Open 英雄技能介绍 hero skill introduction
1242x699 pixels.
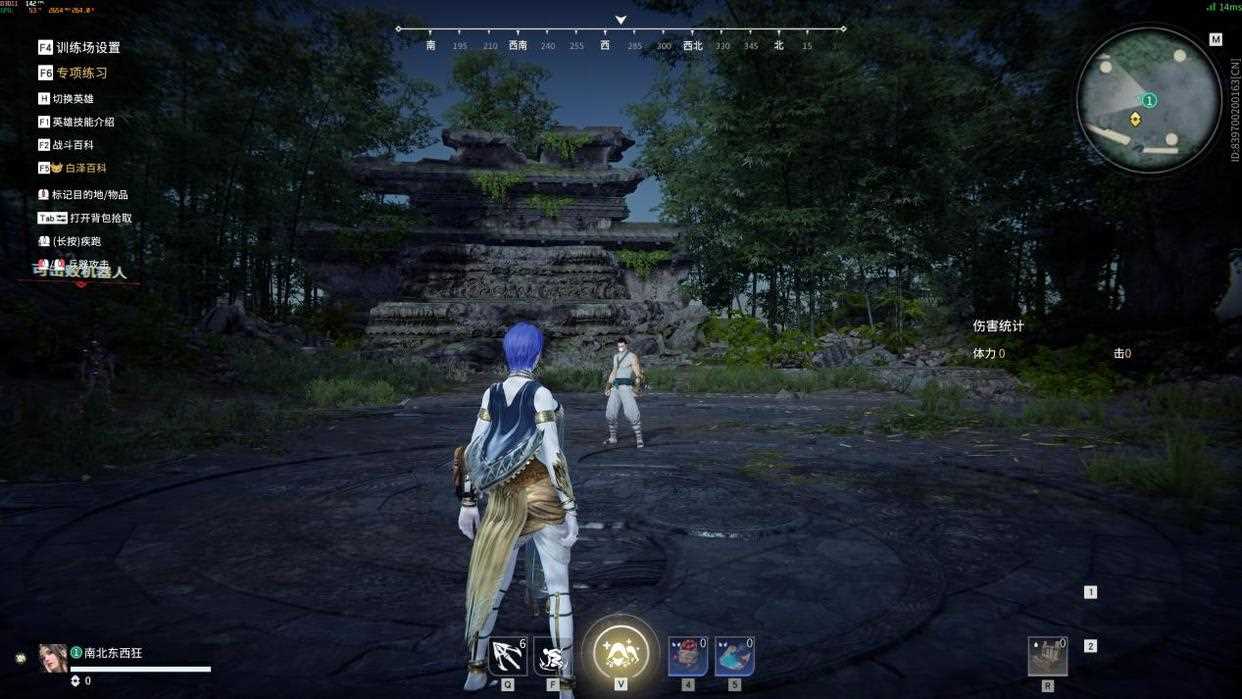pos(83,122)
